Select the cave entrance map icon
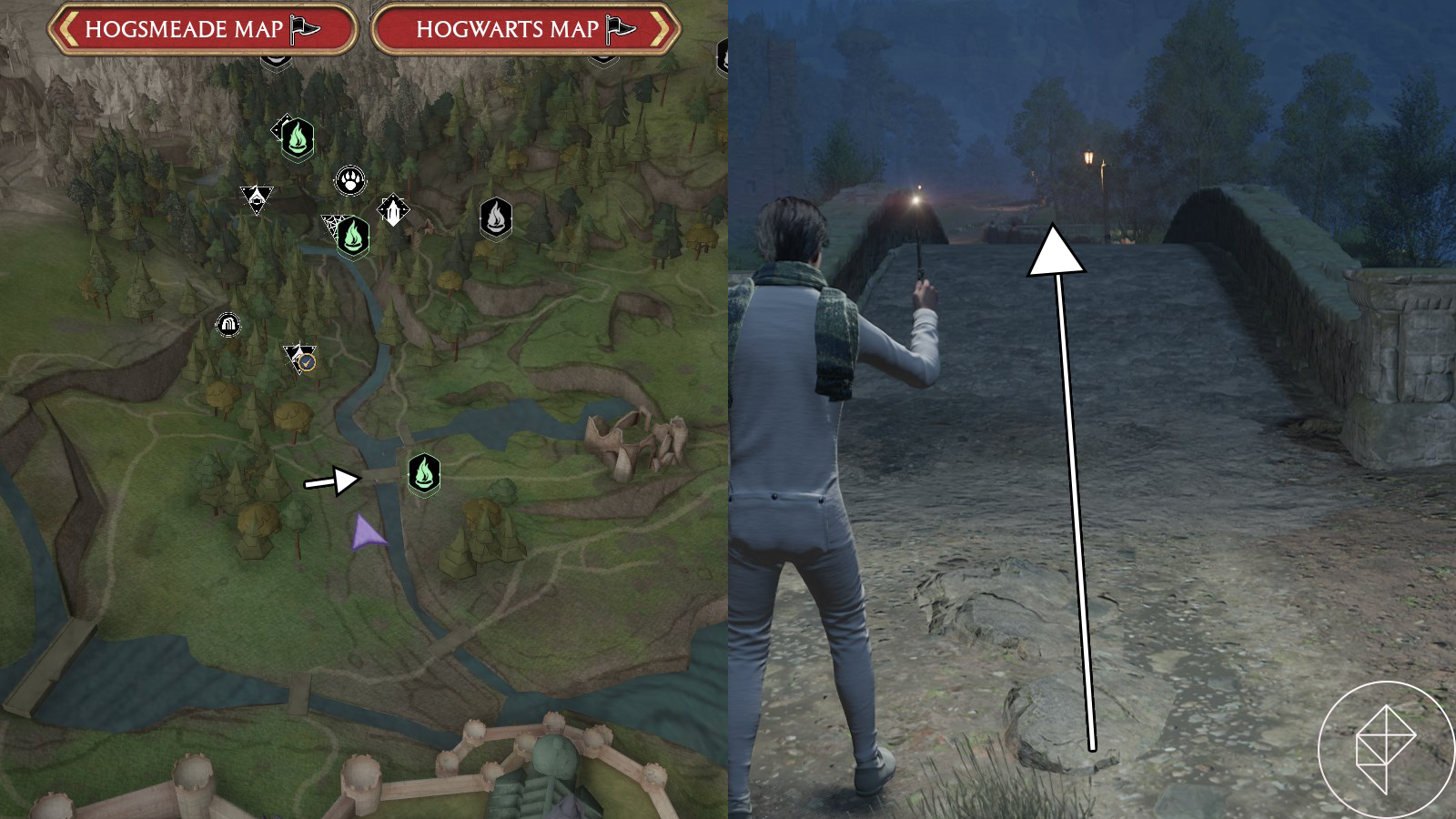 (227, 323)
